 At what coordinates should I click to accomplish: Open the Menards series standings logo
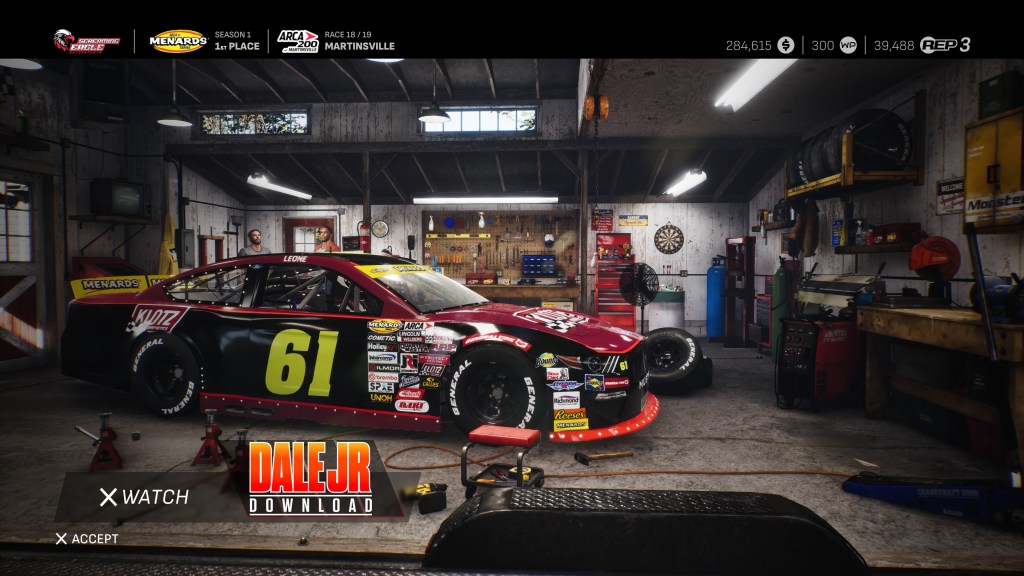tap(178, 41)
